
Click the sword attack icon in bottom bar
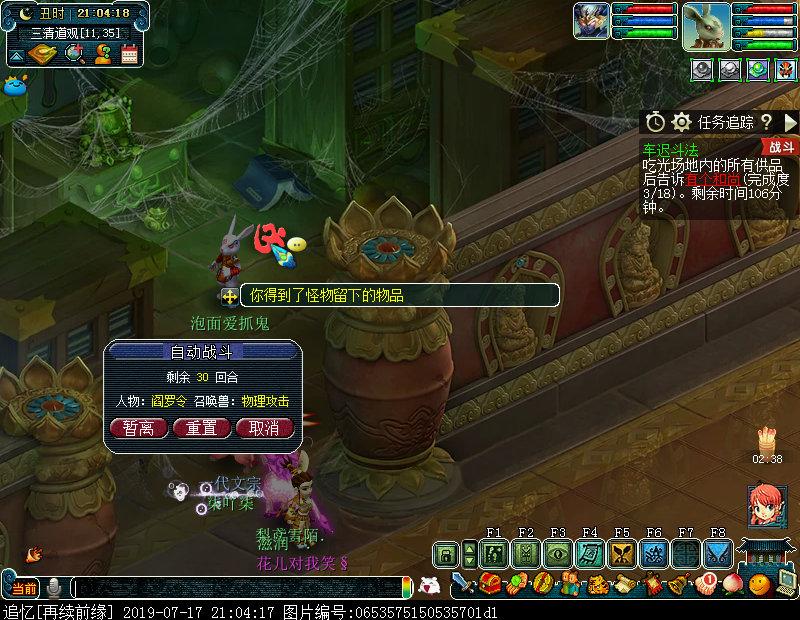click(x=462, y=582)
